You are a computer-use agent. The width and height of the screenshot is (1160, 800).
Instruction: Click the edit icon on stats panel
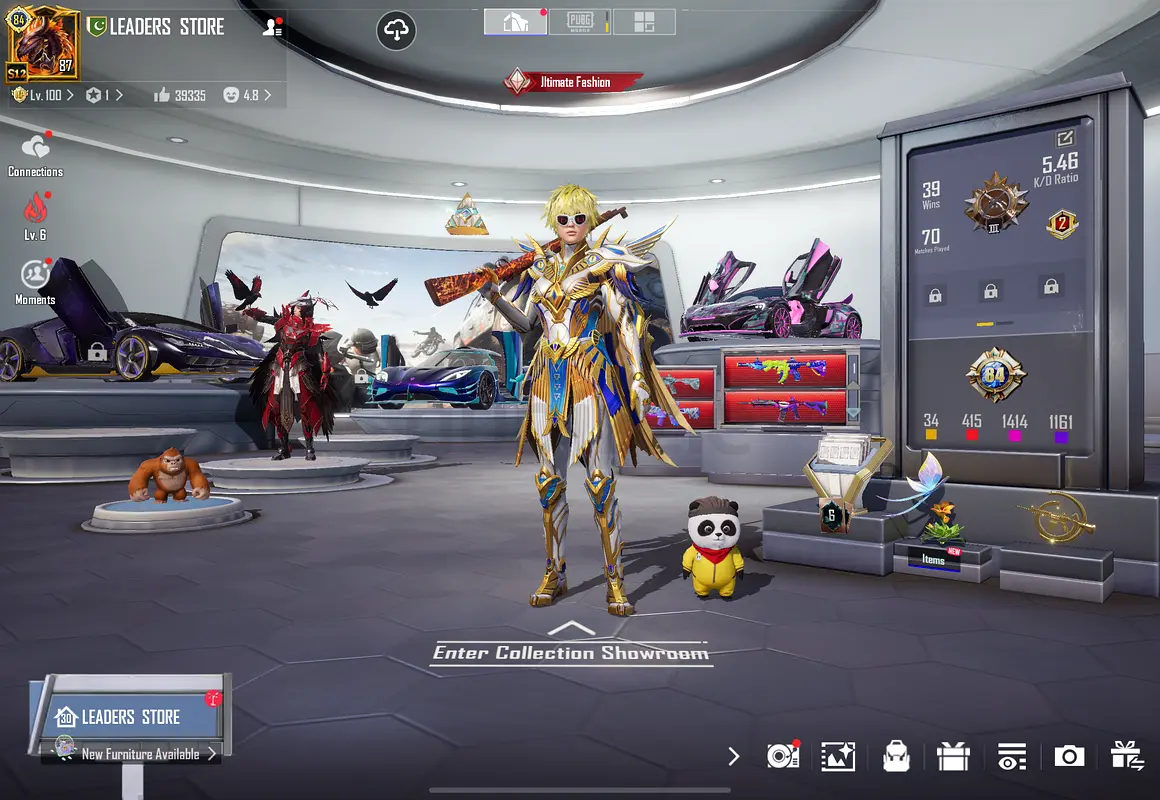(x=1064, y=139)
